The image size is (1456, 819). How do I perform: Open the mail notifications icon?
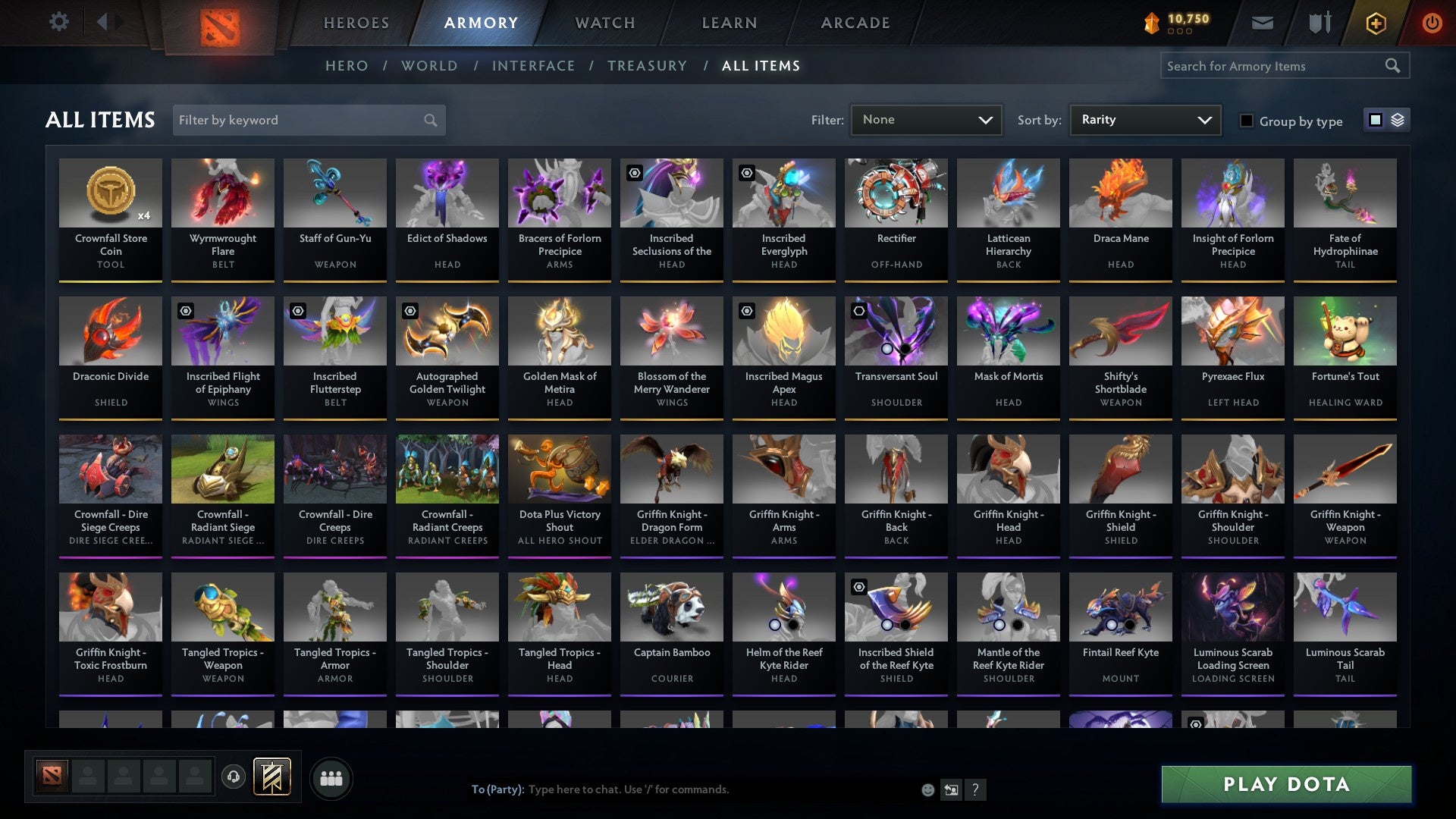click(1262, 23)
